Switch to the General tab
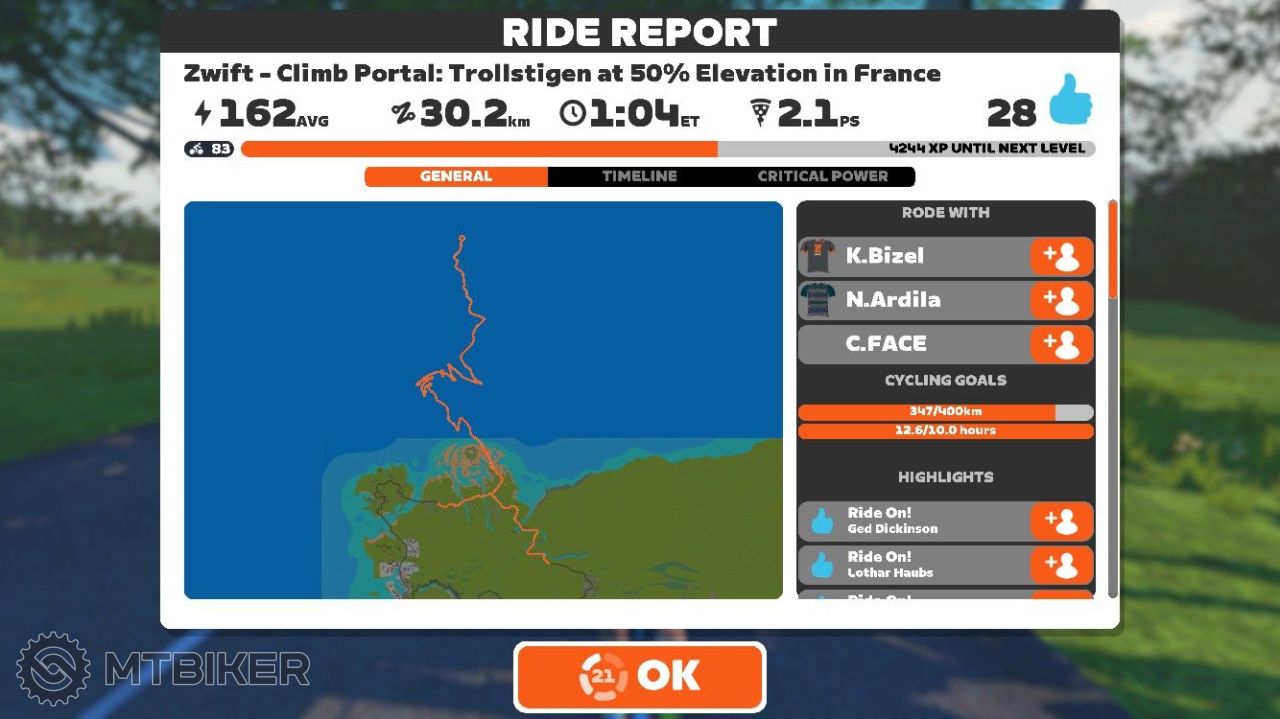 pyautogui.click(x=456, y=176)
